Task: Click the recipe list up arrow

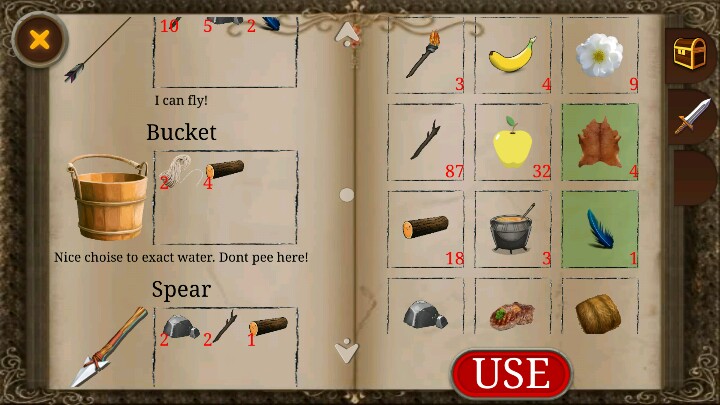Action: [x=347, y=33]
